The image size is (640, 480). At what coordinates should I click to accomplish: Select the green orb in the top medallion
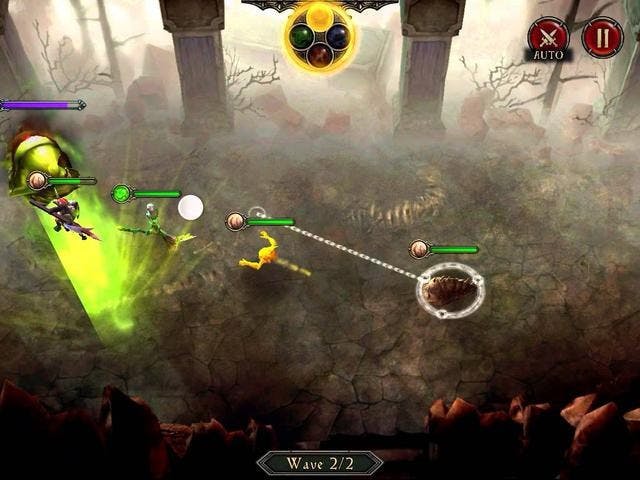pyautogui.click(x=301, y=36)
